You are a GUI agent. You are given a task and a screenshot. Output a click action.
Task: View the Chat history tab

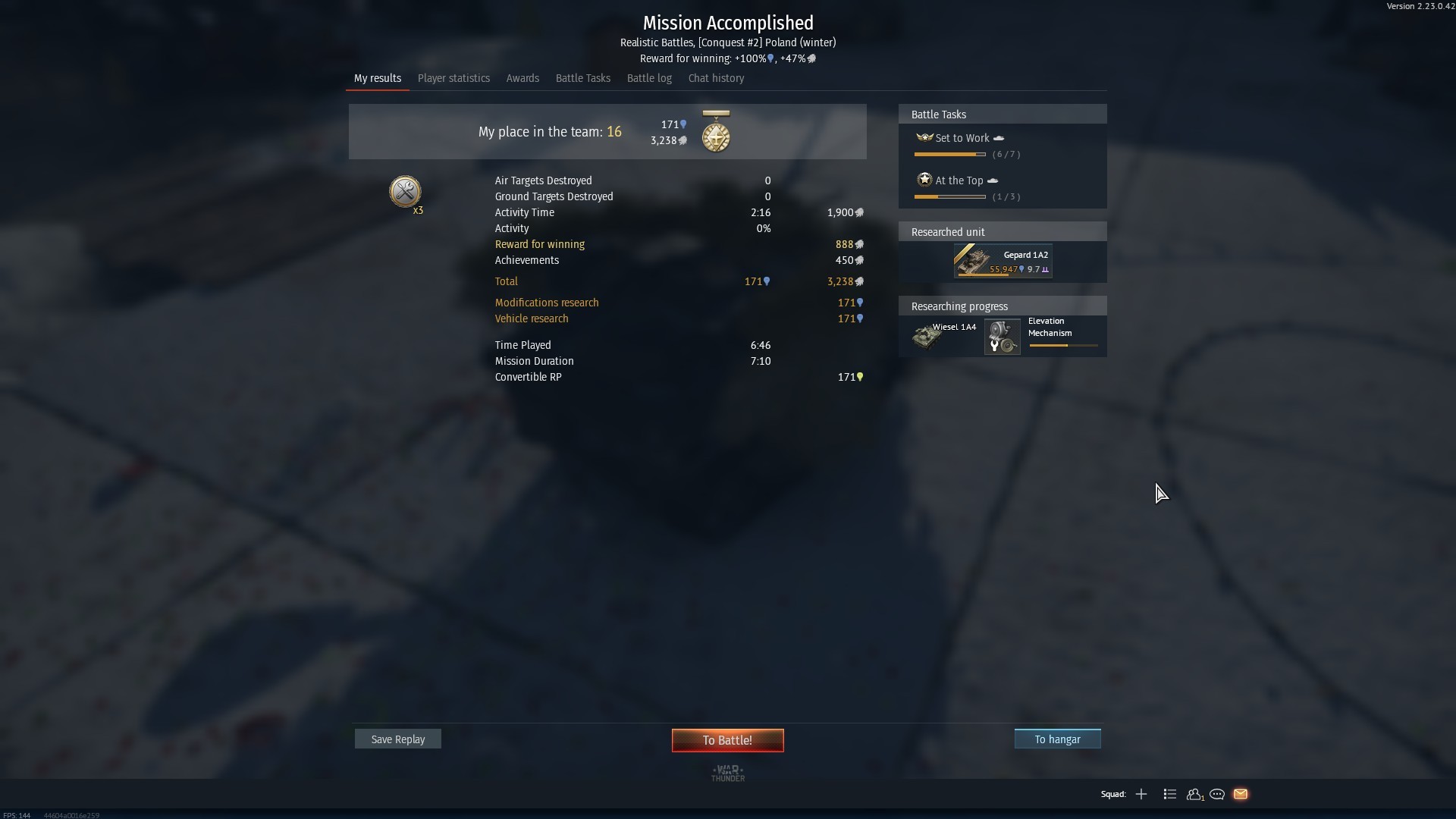click(716, 78)
